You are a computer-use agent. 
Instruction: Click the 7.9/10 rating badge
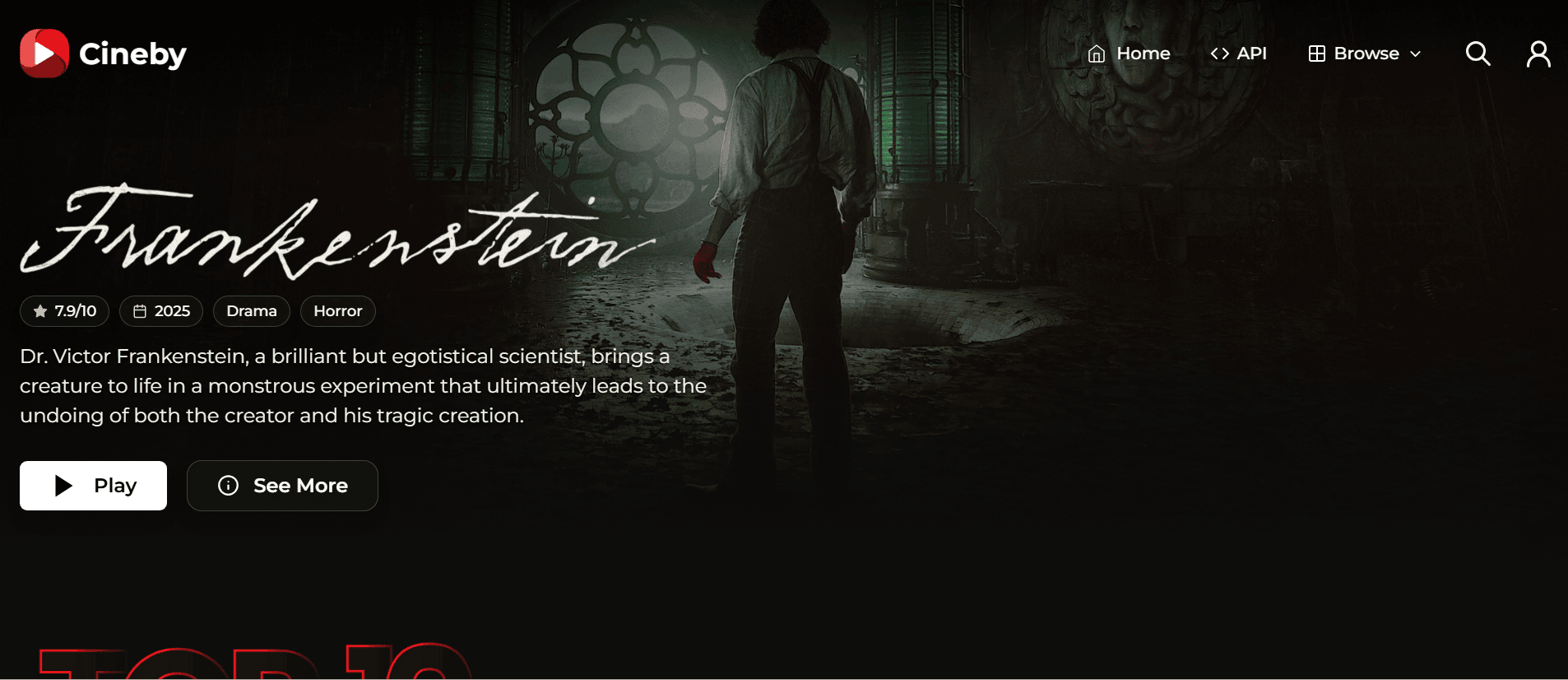[x=64, y=311]
